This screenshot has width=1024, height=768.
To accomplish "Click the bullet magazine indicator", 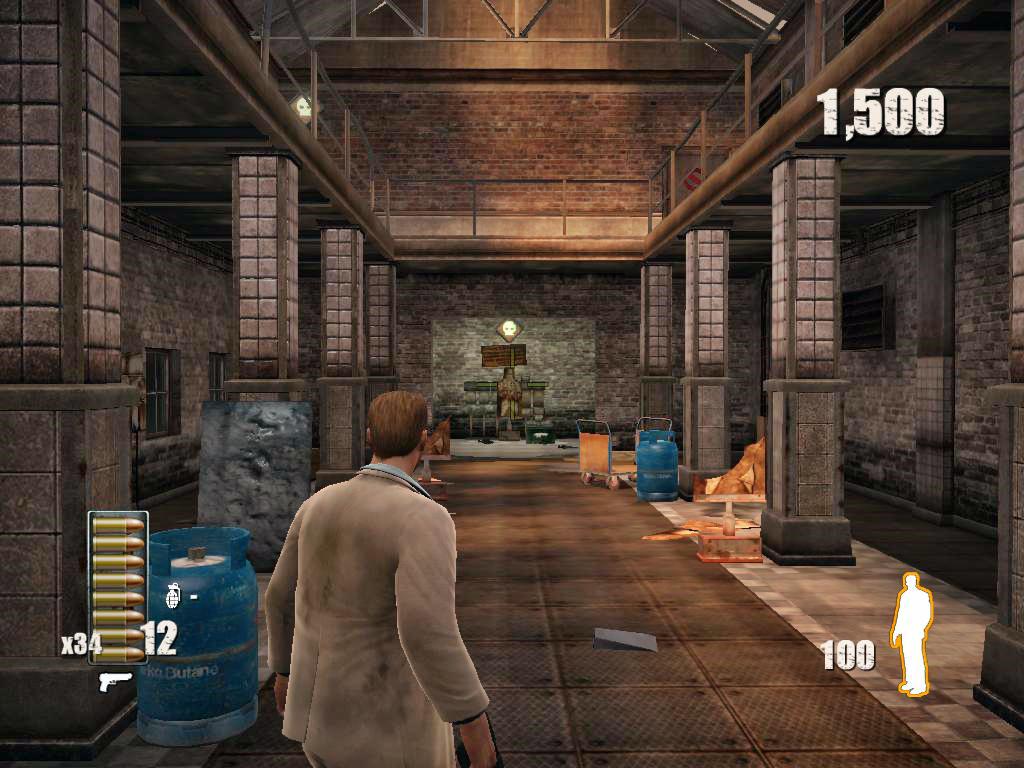I will (x=118, y=587).
